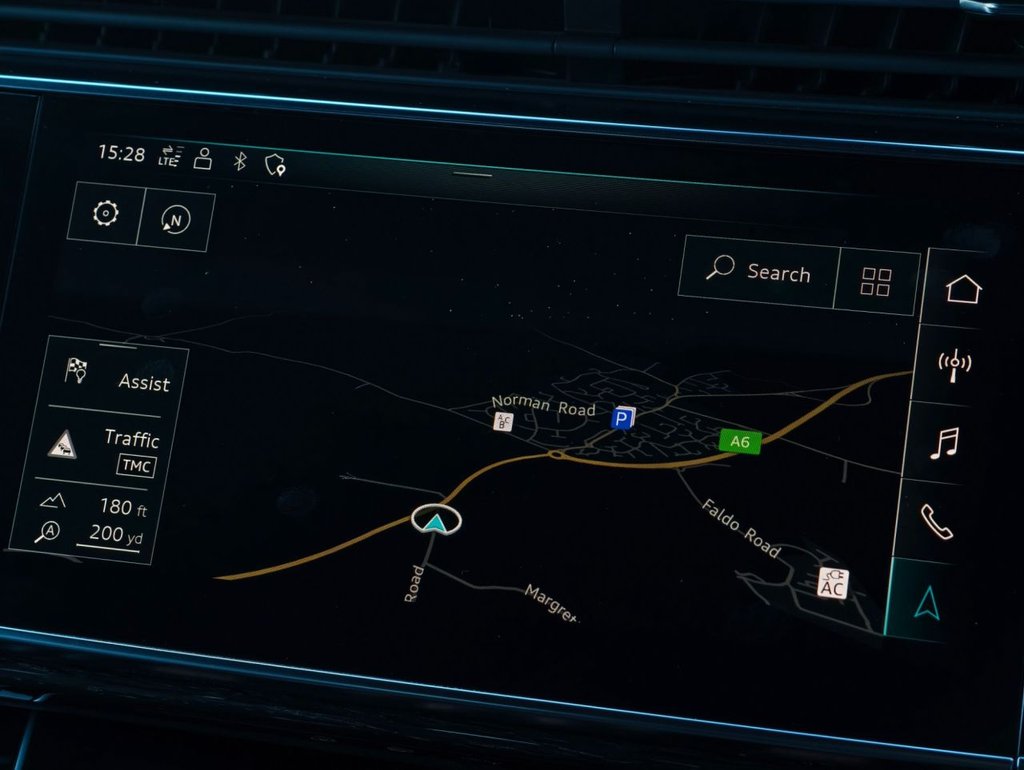This screenshot has width=1024, height=770.
Task: Open the map settings gear button
Action: tap(105, 214)
